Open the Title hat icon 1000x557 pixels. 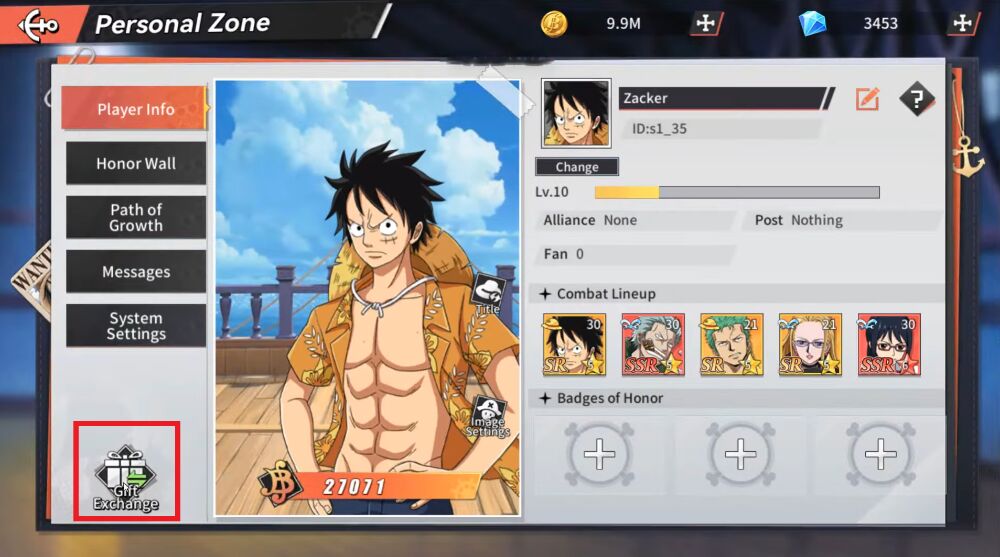488,294
